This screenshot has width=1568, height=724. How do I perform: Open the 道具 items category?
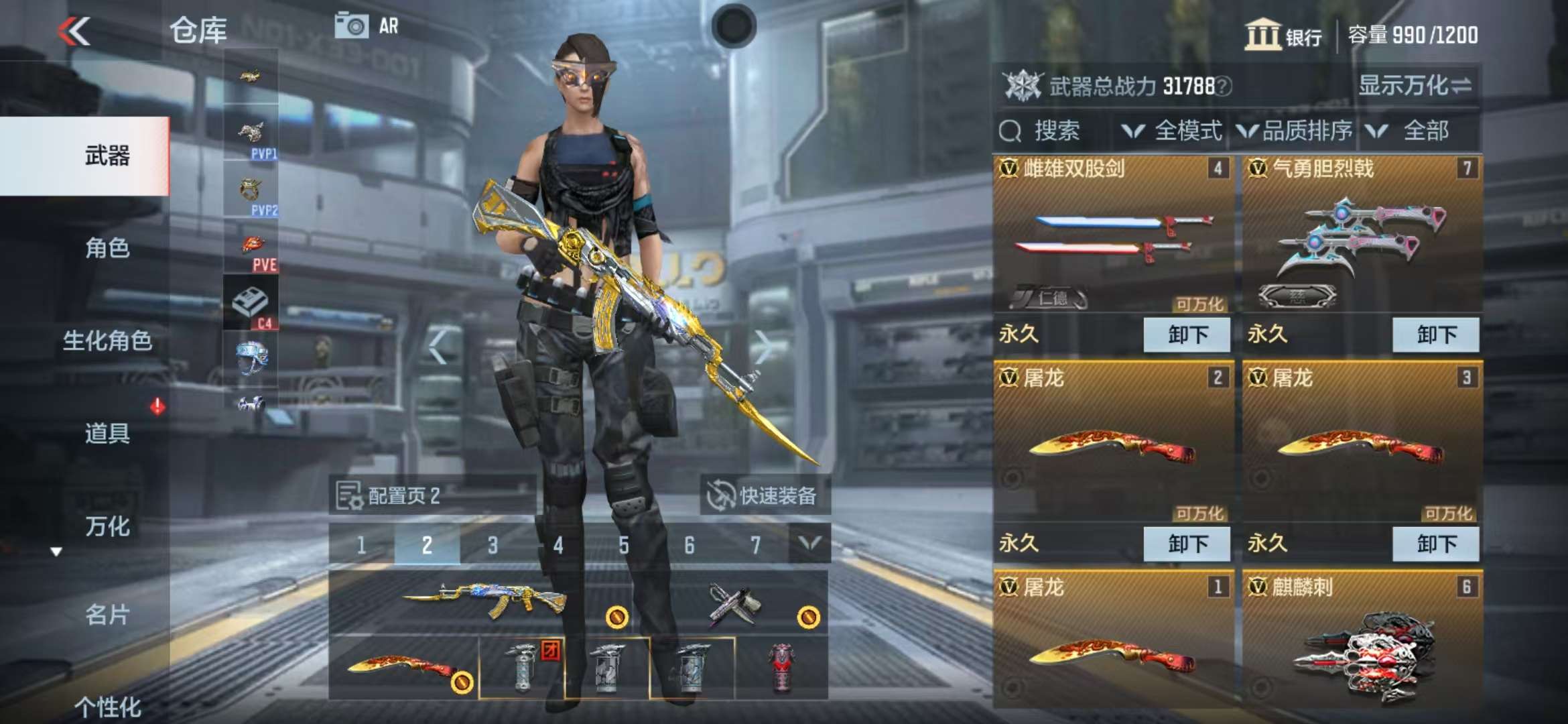pos(107,433)
